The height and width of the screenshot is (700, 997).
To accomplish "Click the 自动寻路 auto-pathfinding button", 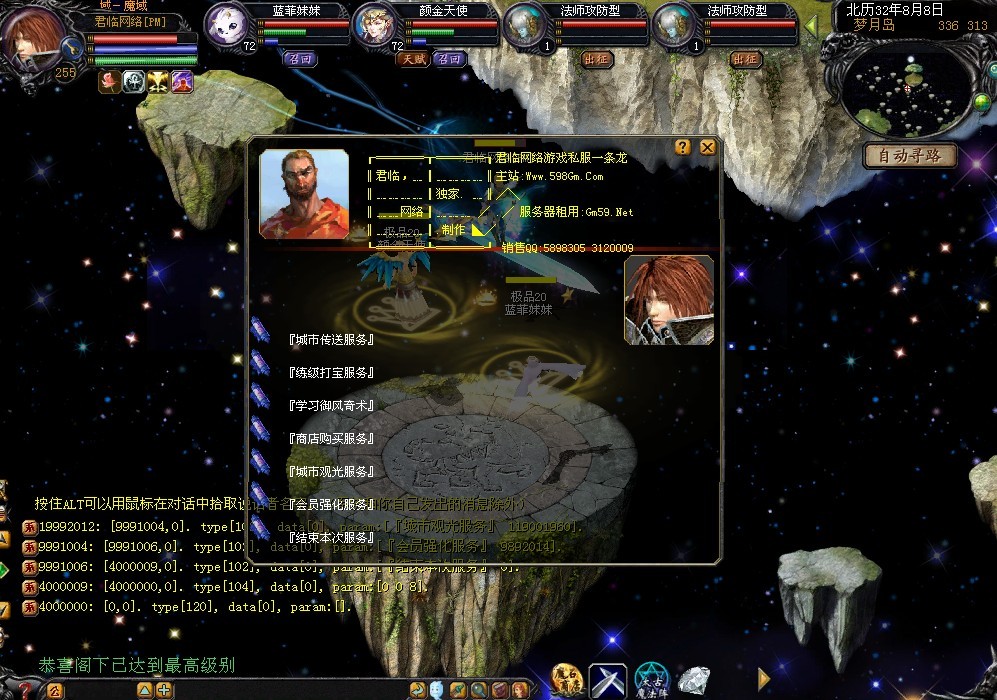I will click(910, 156).
